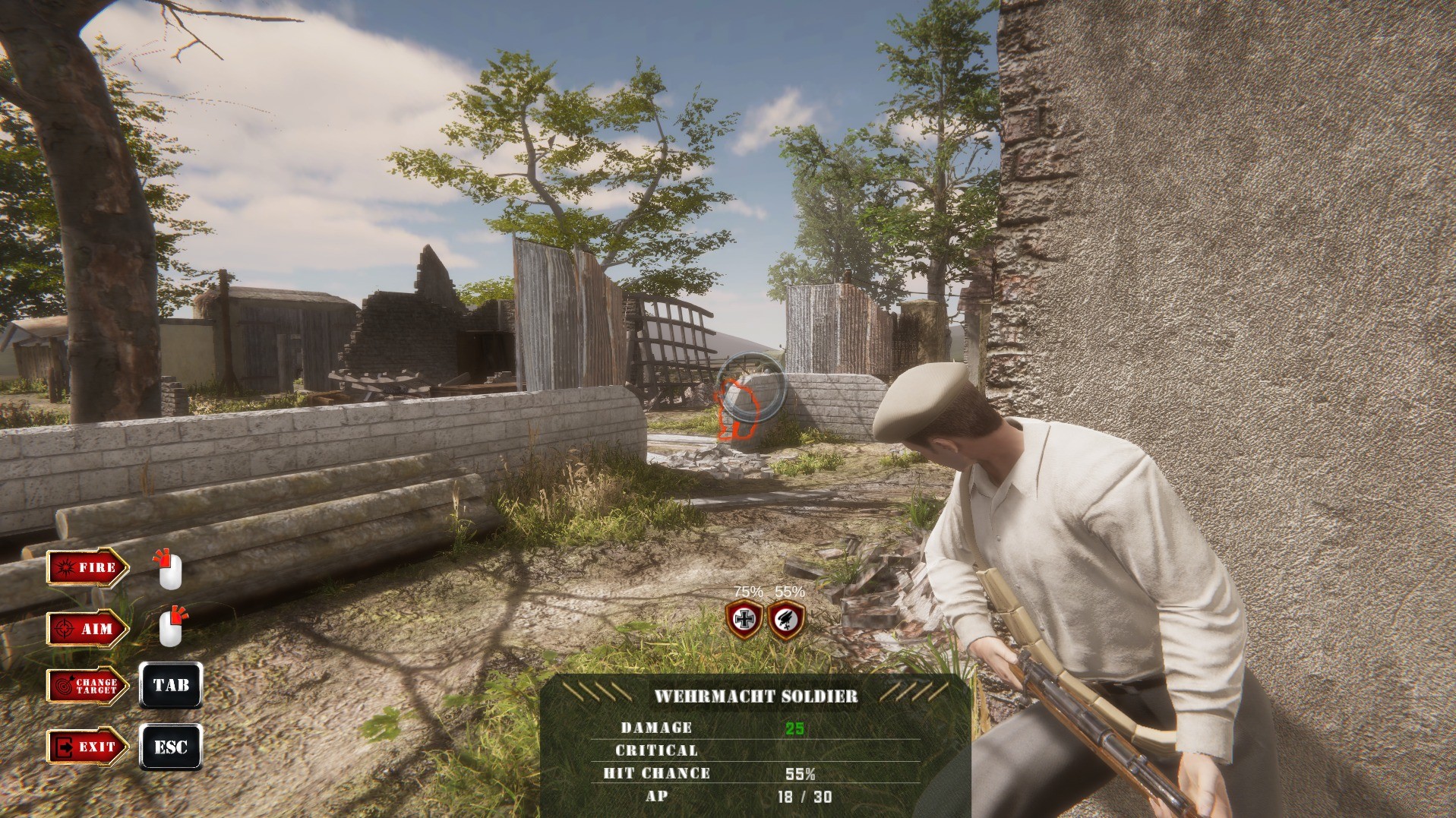
Task: Leave aiming mode with the EXIT button
Action: [x=87, y=747]
